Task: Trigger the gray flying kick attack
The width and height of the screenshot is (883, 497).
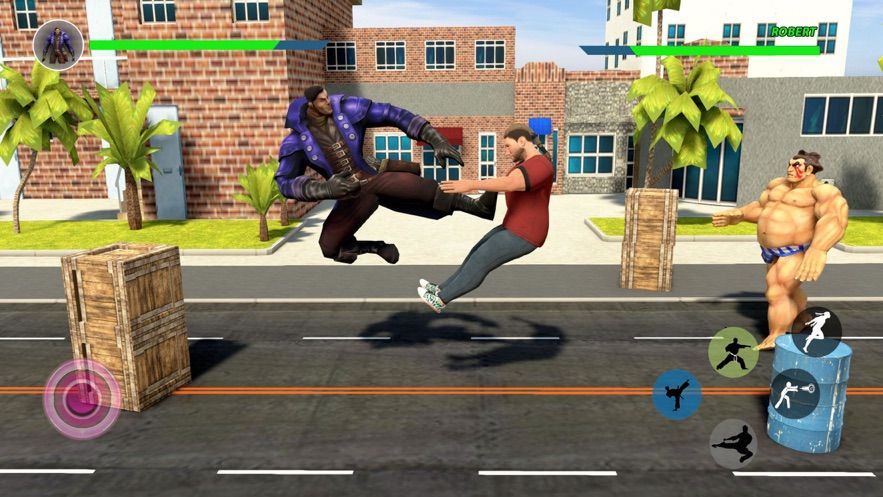Action: coord(733,443)
